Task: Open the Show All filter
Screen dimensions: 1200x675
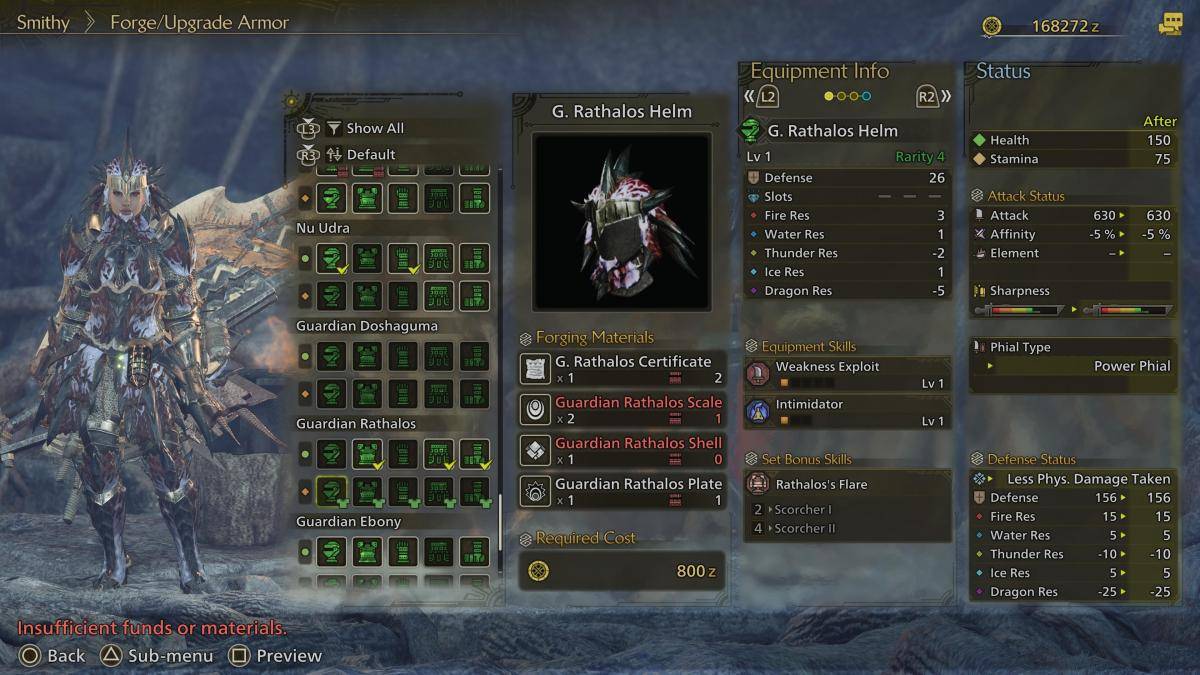Action: click(x=374, y=128)
